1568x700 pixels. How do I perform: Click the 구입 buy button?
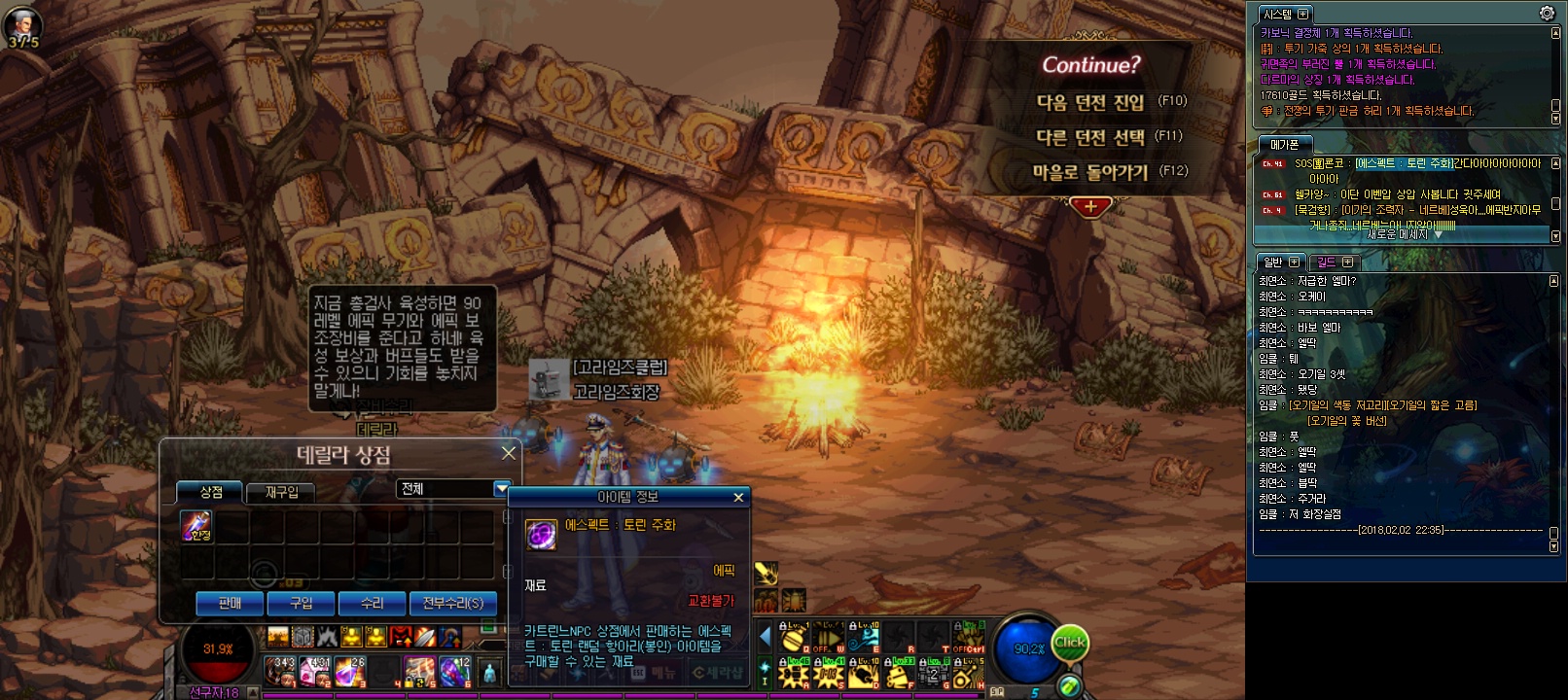pyautogui.click(x=302, y=603)
